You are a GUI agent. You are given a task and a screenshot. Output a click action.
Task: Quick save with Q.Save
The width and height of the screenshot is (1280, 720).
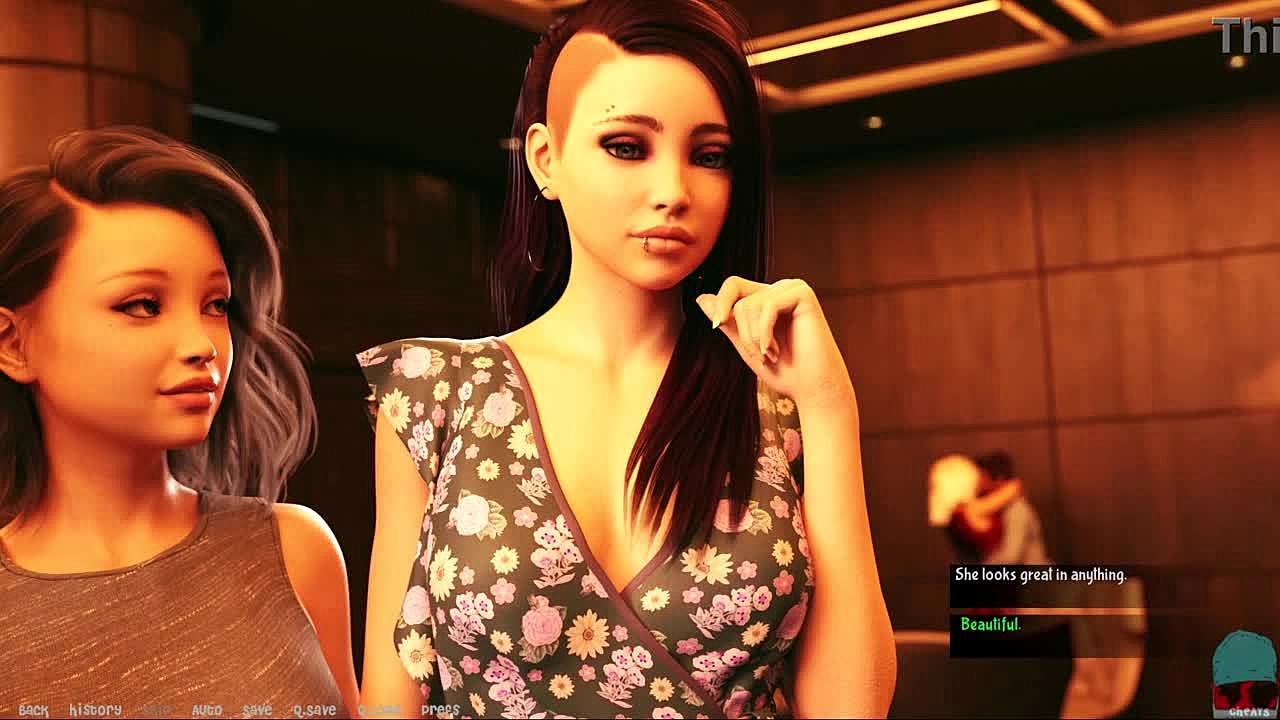point(314,710)
